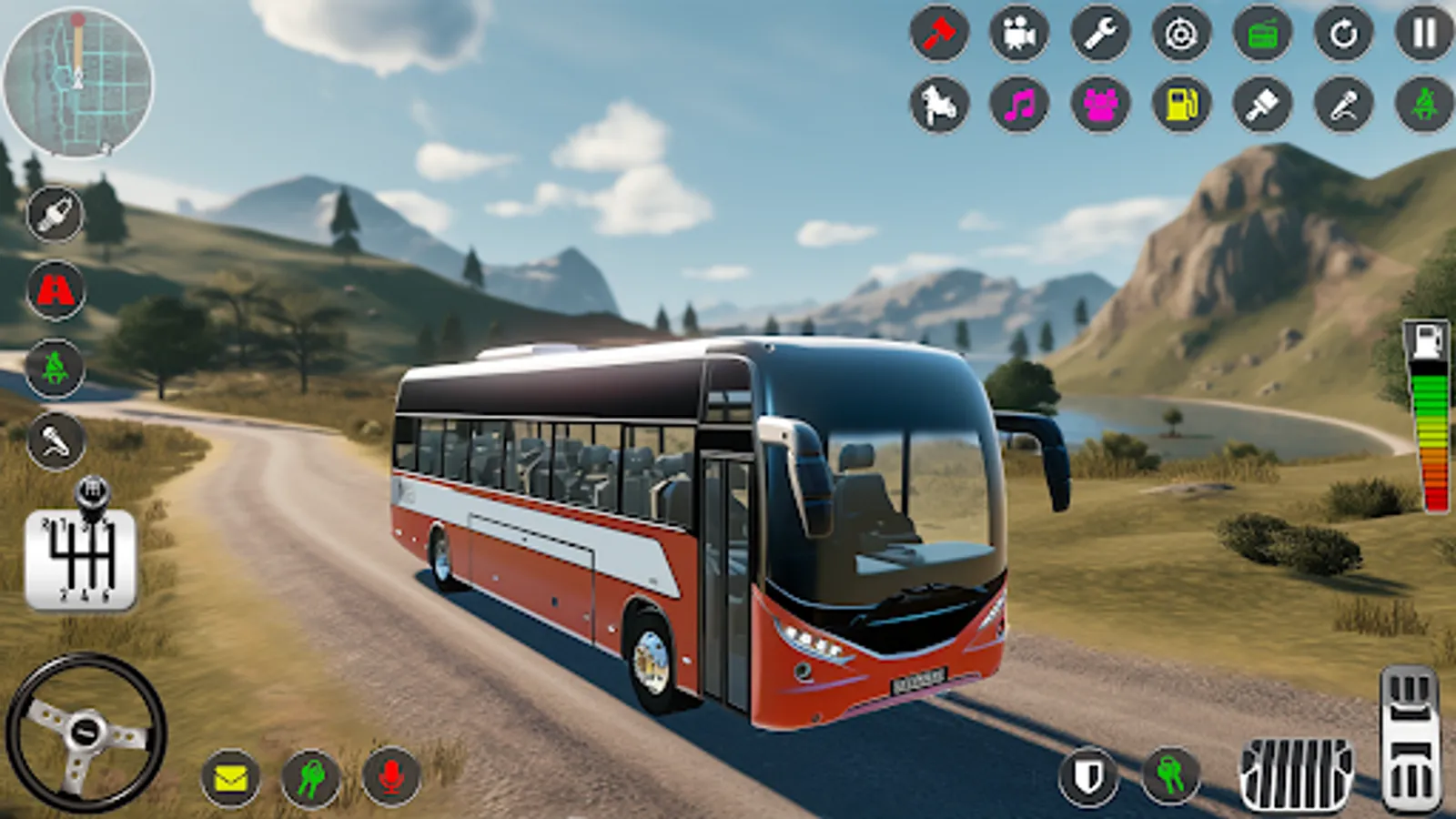Click the white shield icon
This screenshot has width=1456, height=819.
1088,776
